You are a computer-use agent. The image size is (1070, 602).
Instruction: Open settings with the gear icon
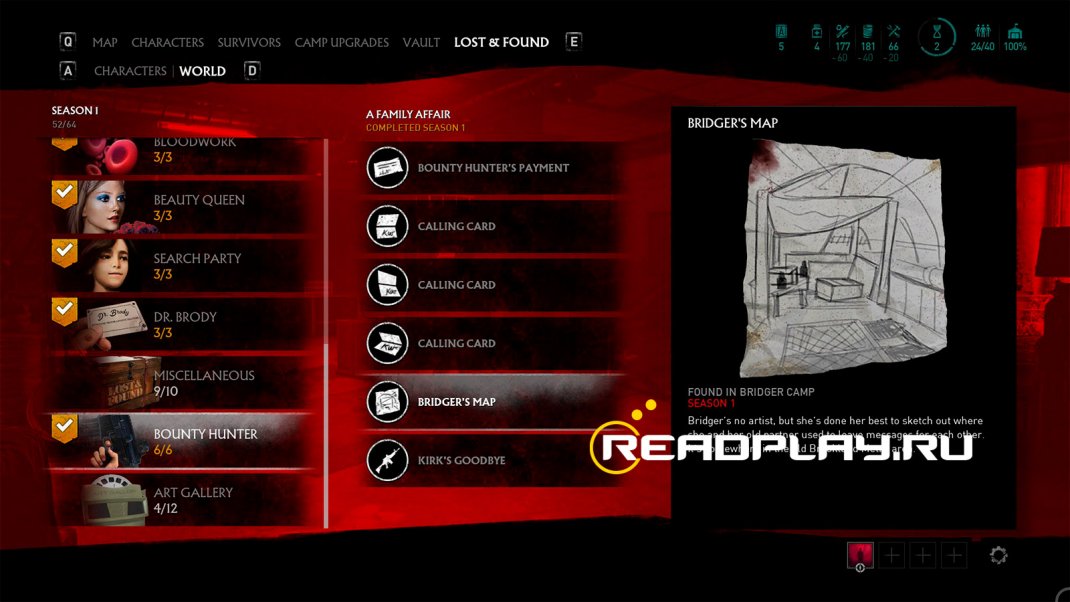[x=998, y=556]
